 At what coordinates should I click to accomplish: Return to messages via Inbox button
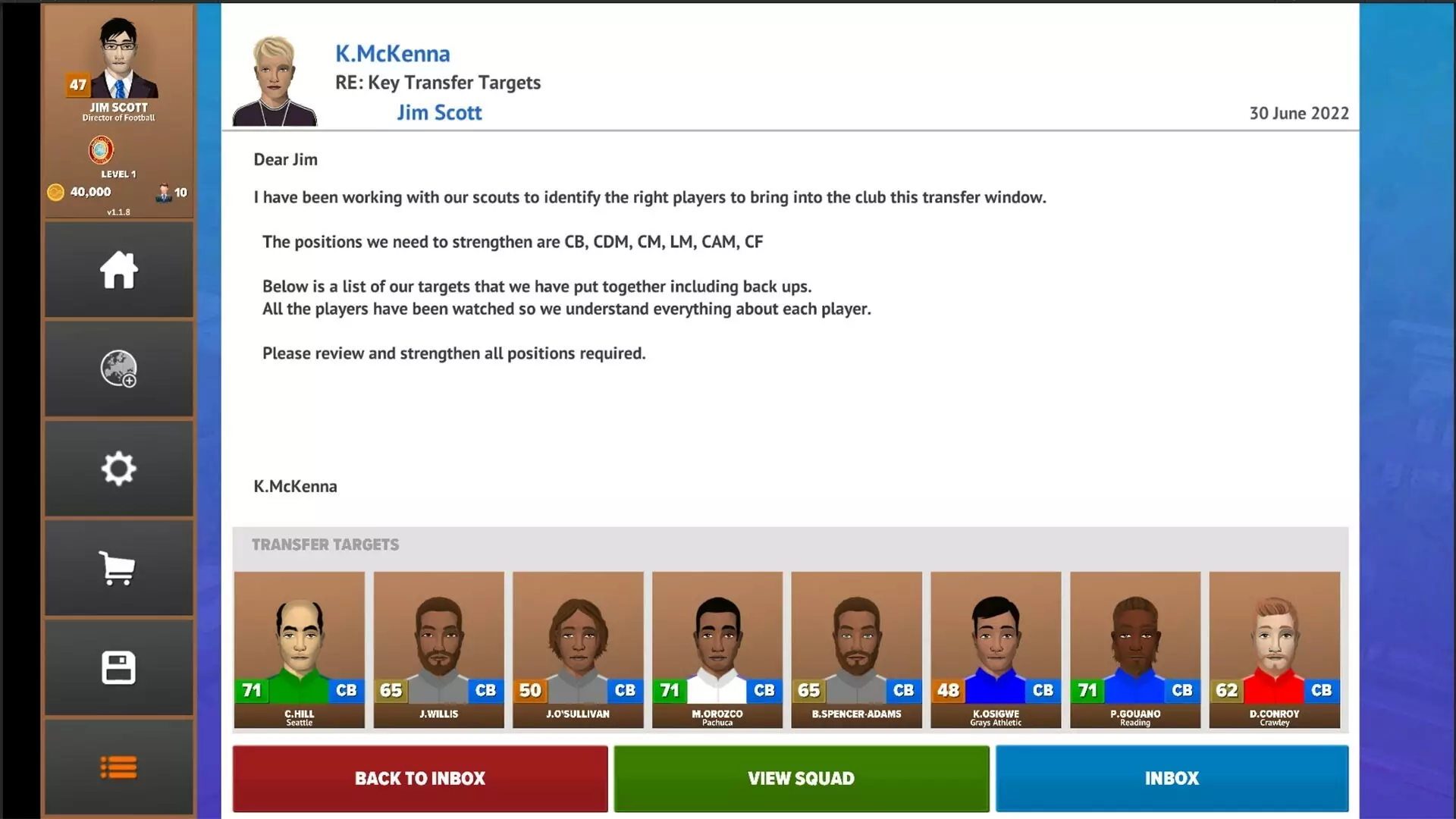pos(1172,778)
